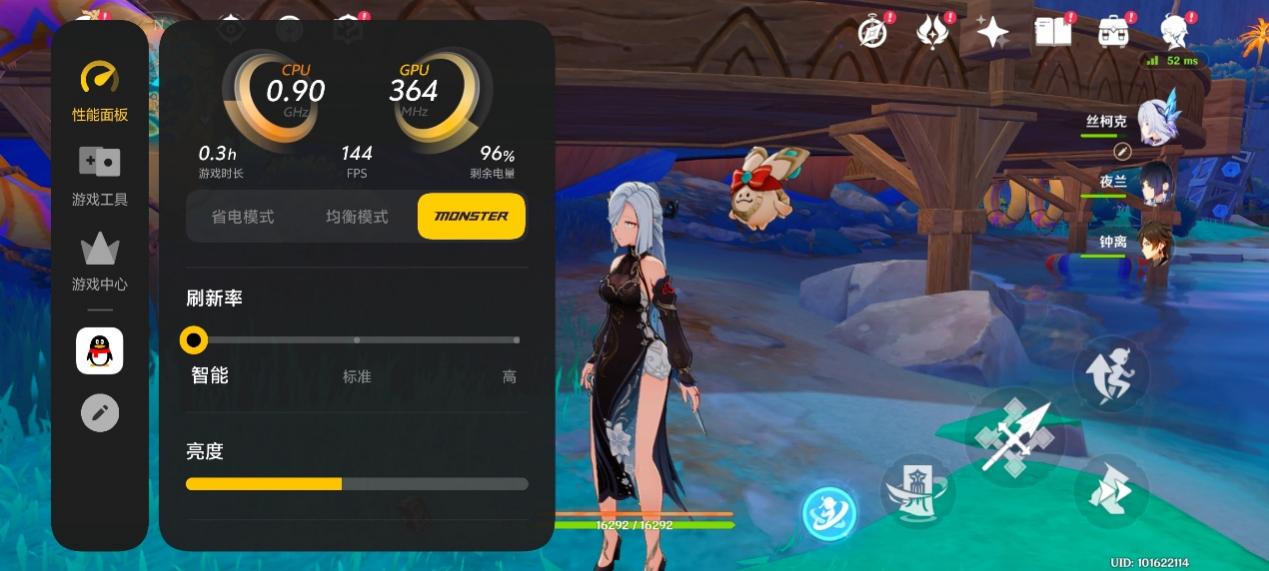Open the compass adventure handbook icon
The height and width of the screenshot is (571, 1269).
pyautogui.click(x=873, y=33)
